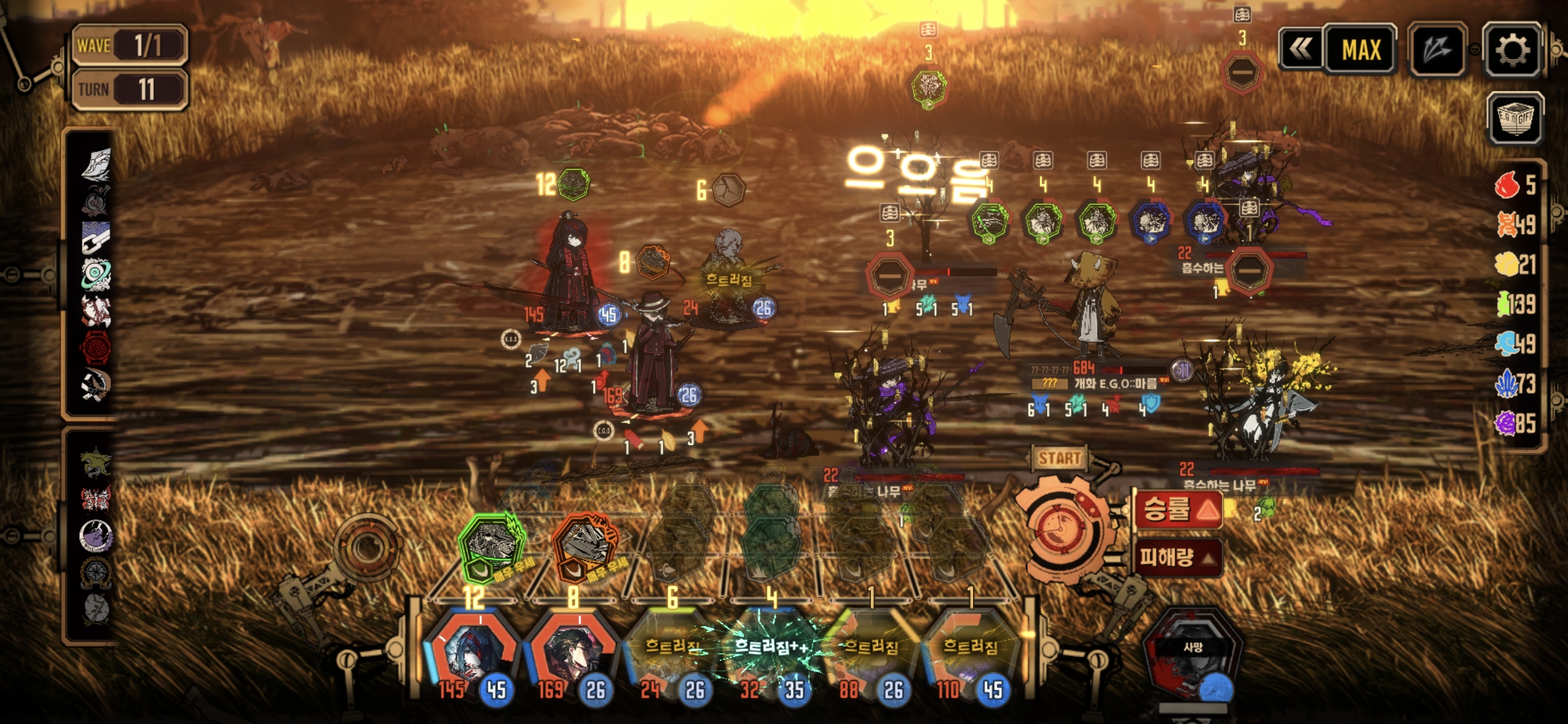Select the orange-bordered skill hexagon
Image resolution: width=1568 pixels, height=724 pixels.
point(584,546)
